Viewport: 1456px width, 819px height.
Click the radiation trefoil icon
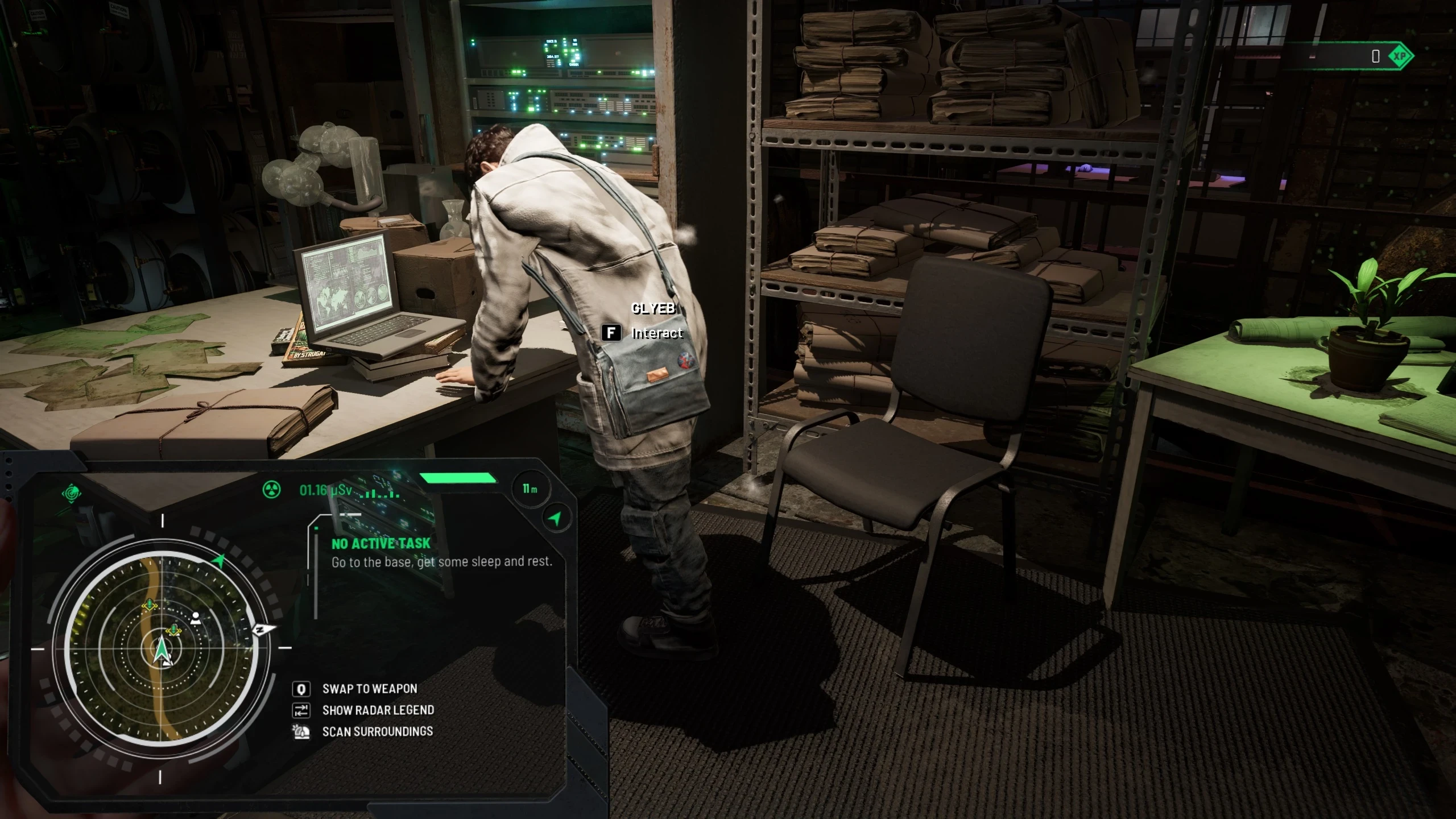(272, 490)
